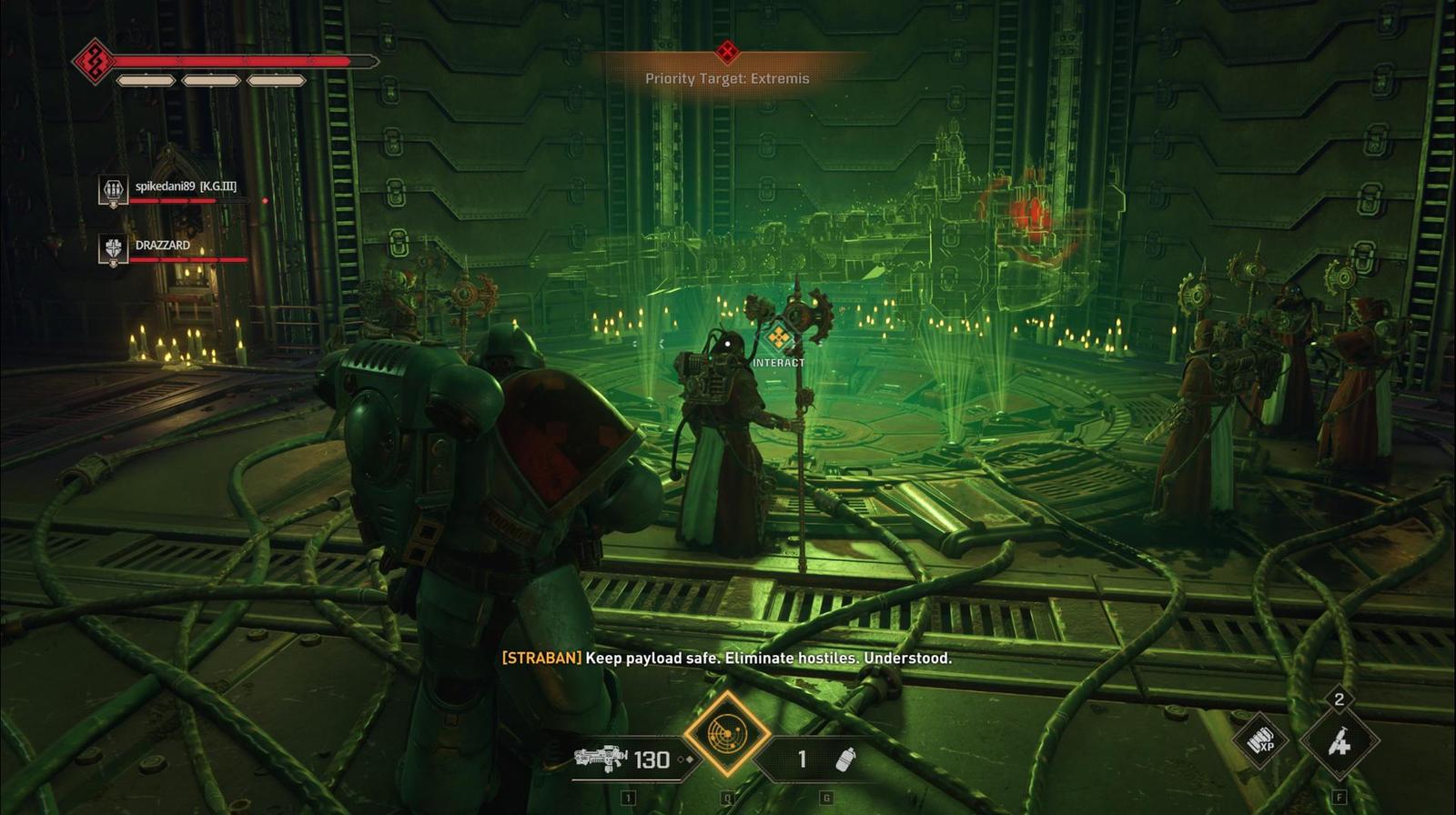Click the orange Interact marker
The width and height of the screenshot is (1456, 815).
(778, 338)
